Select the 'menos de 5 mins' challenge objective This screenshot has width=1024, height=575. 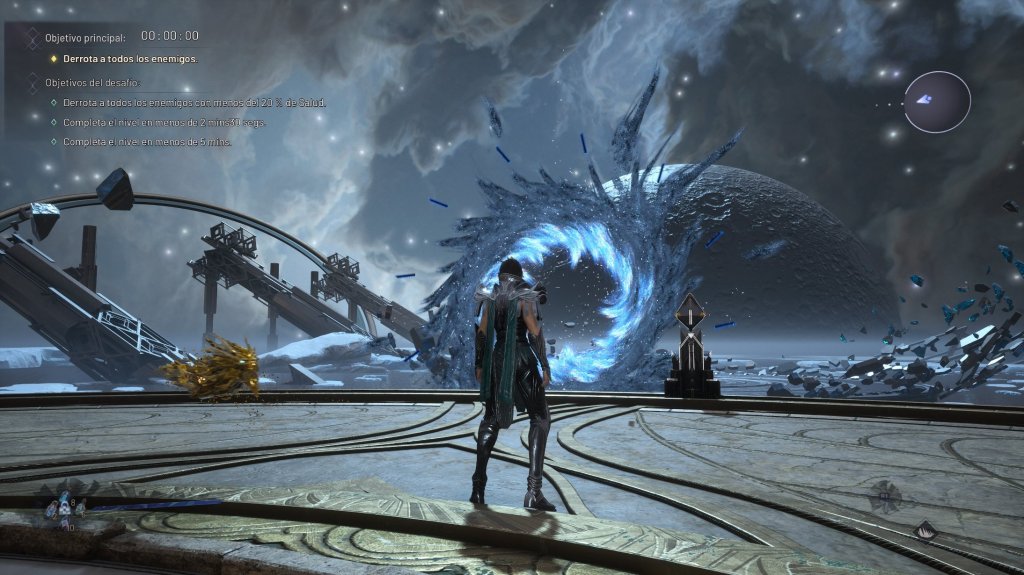(x=147, y=142)
